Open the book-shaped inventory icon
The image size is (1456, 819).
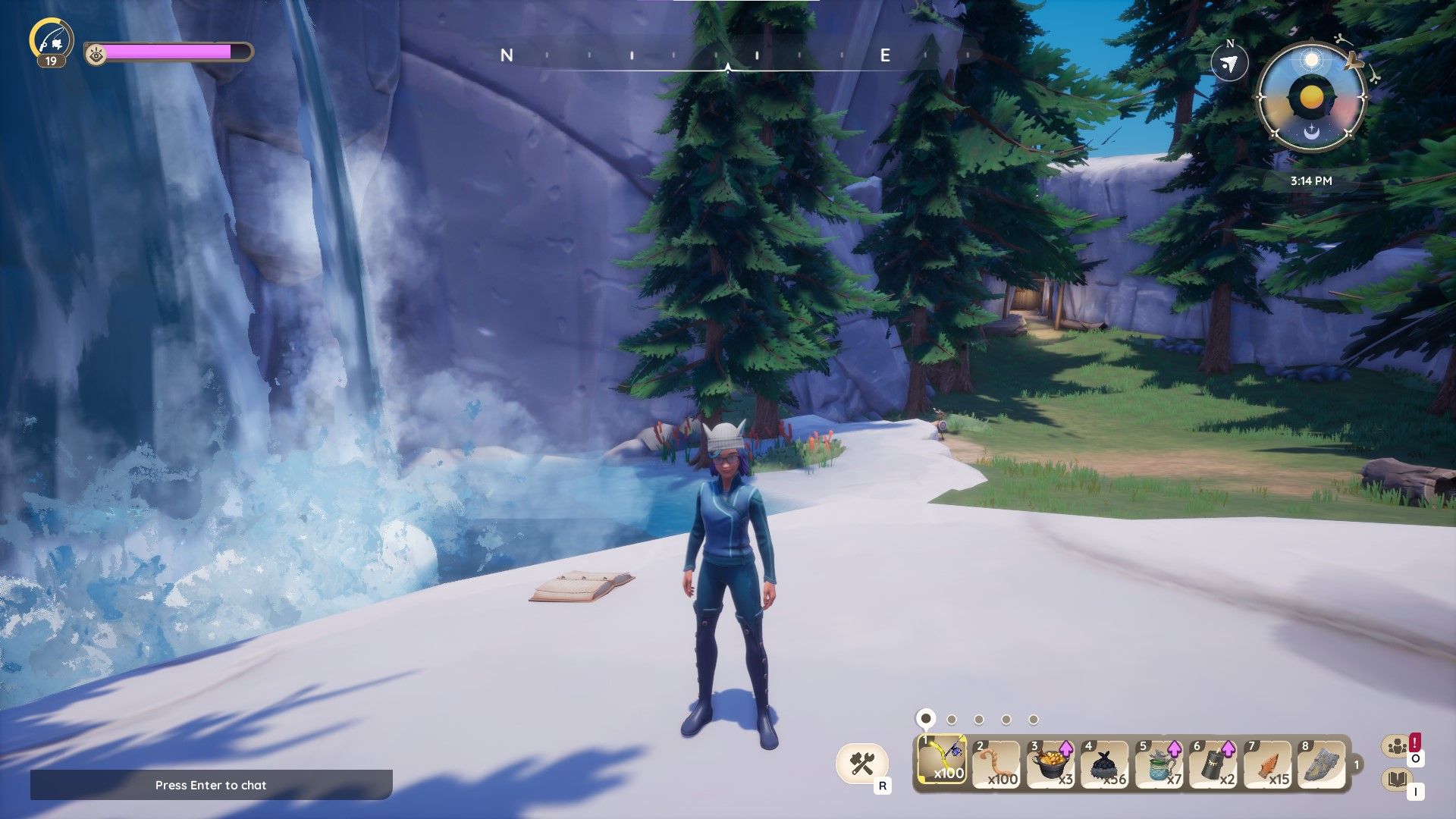pyautogui.click(x=1398, y=779)
